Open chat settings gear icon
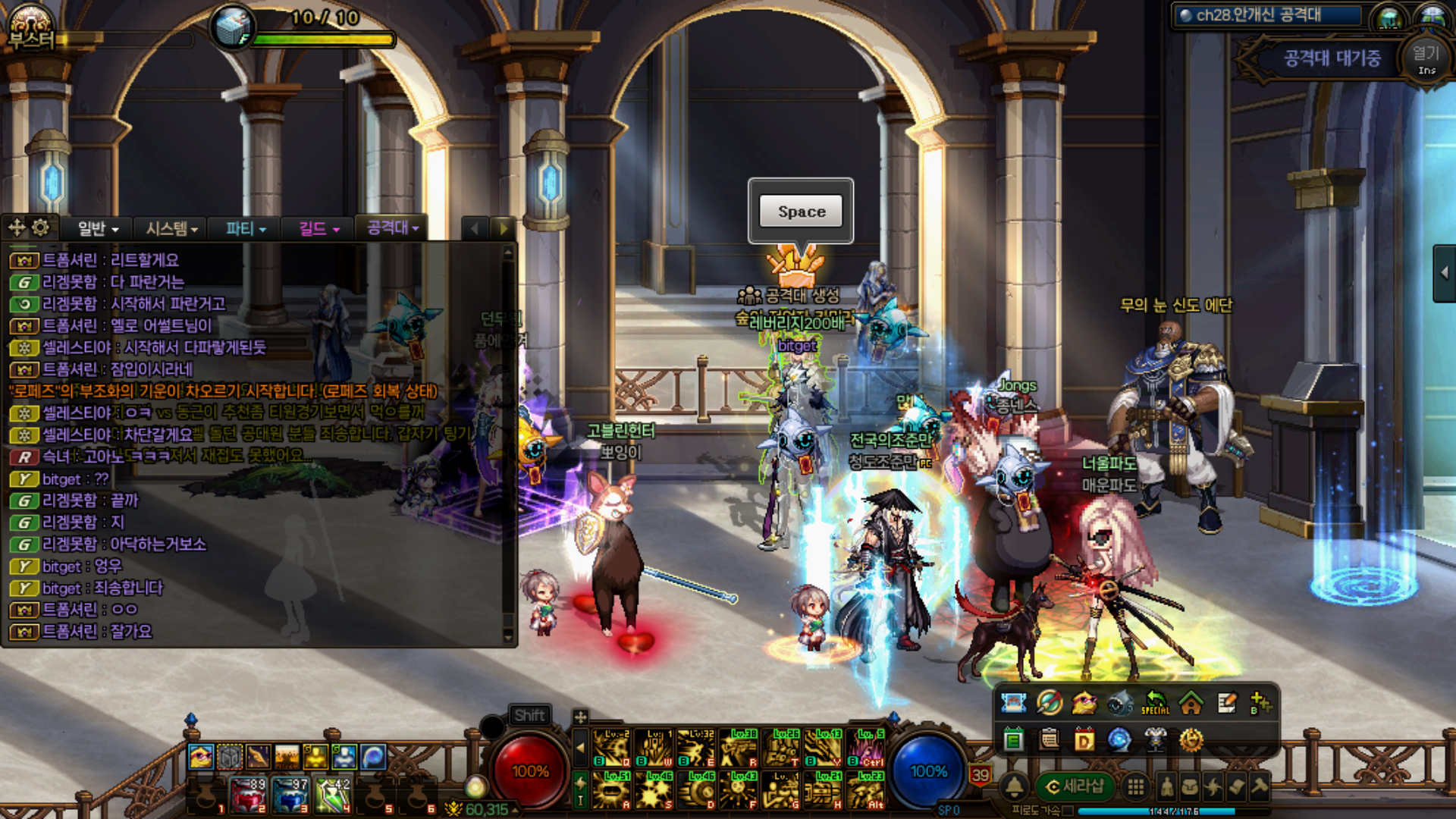 coord(41,227)
